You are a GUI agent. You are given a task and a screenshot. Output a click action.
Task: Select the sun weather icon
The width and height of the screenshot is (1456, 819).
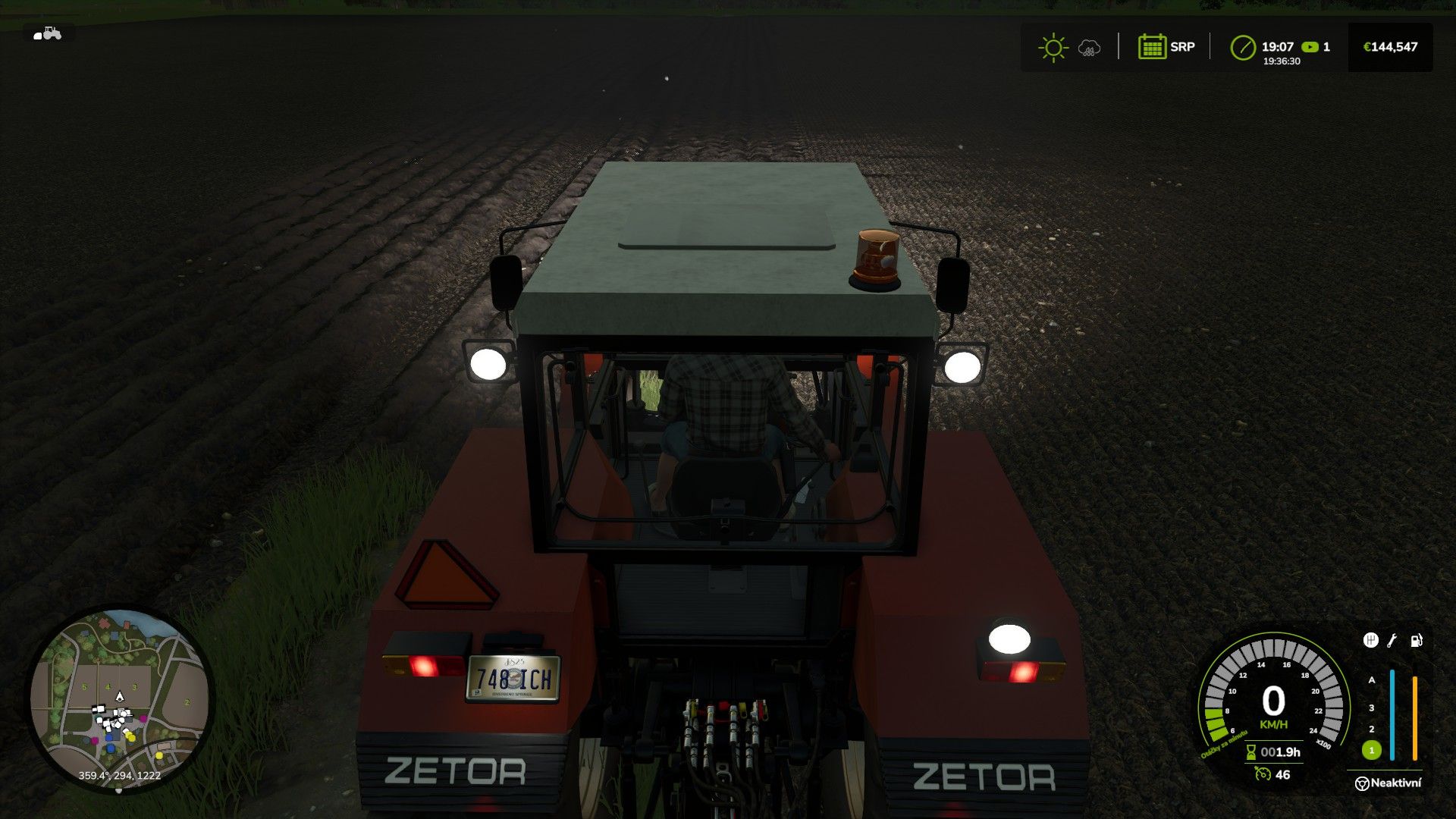click(x=1052, y=47)
